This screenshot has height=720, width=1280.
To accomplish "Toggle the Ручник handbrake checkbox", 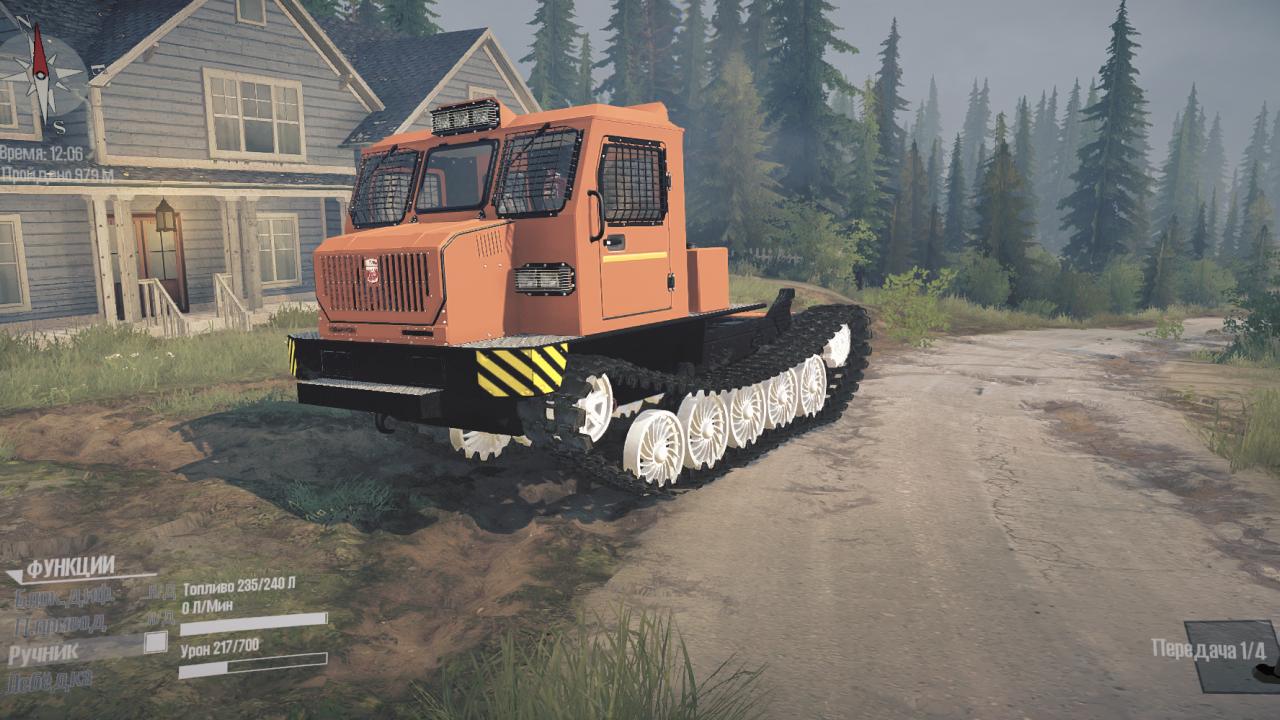I will coord(155,642).
